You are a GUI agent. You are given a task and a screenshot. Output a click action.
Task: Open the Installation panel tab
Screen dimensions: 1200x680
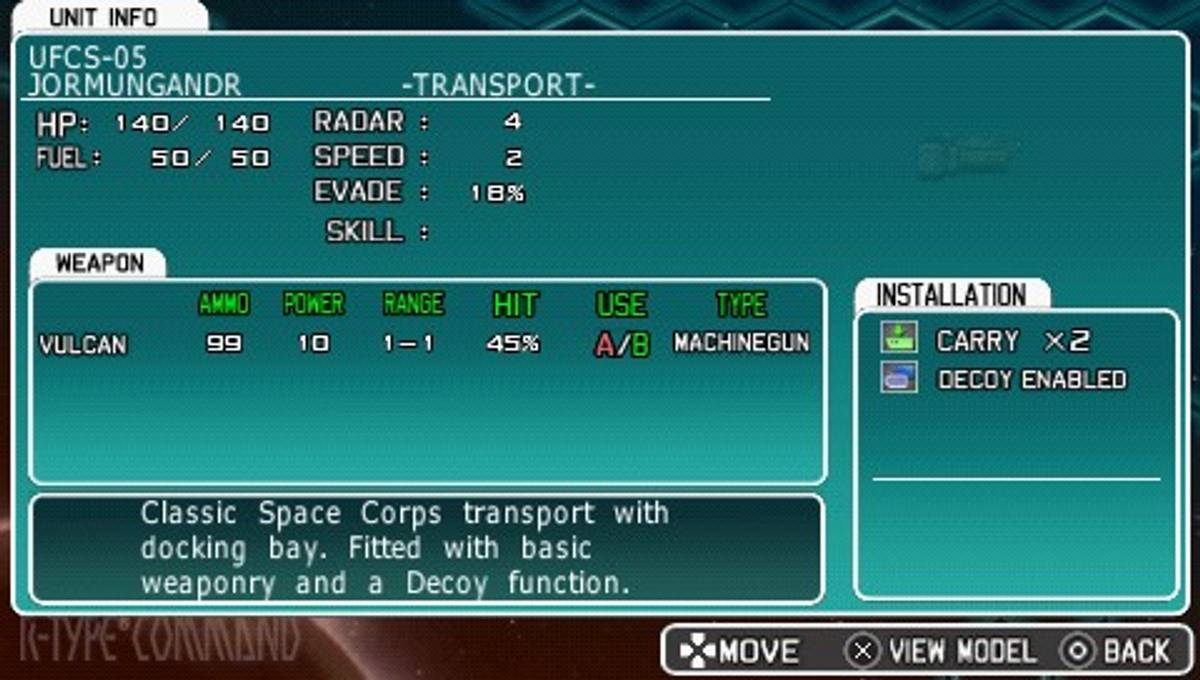950,296
